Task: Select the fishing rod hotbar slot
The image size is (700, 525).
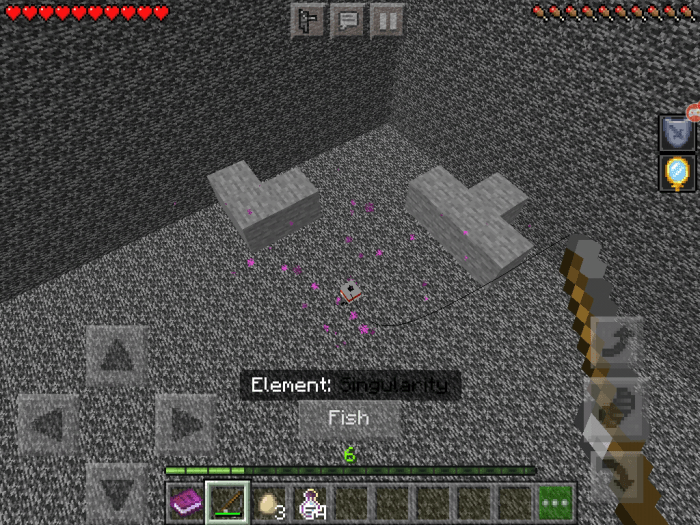Action: 227,502
